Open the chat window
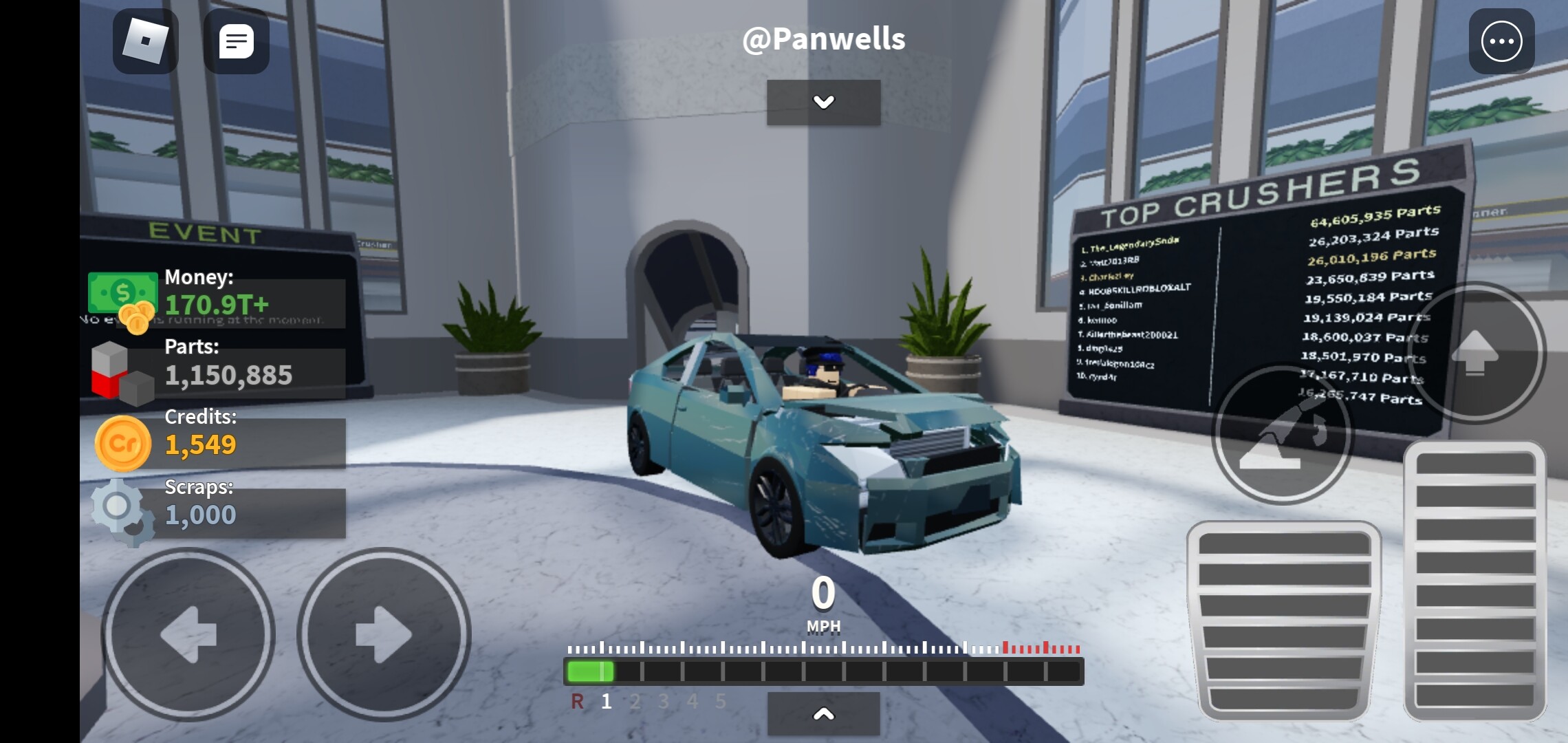 tap(236, 41)
